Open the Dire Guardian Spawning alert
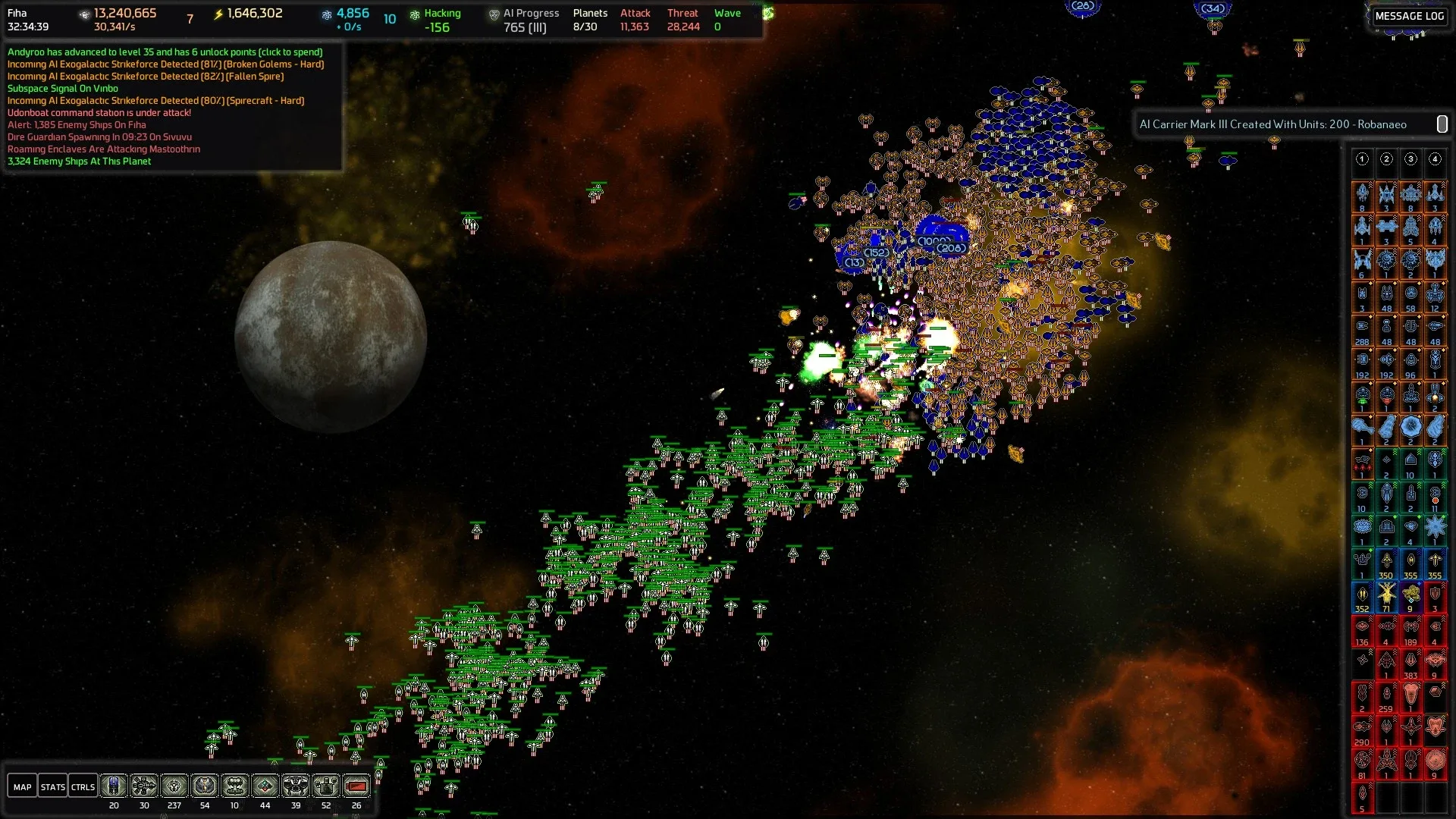1456x819 pixels. [99, 137]
